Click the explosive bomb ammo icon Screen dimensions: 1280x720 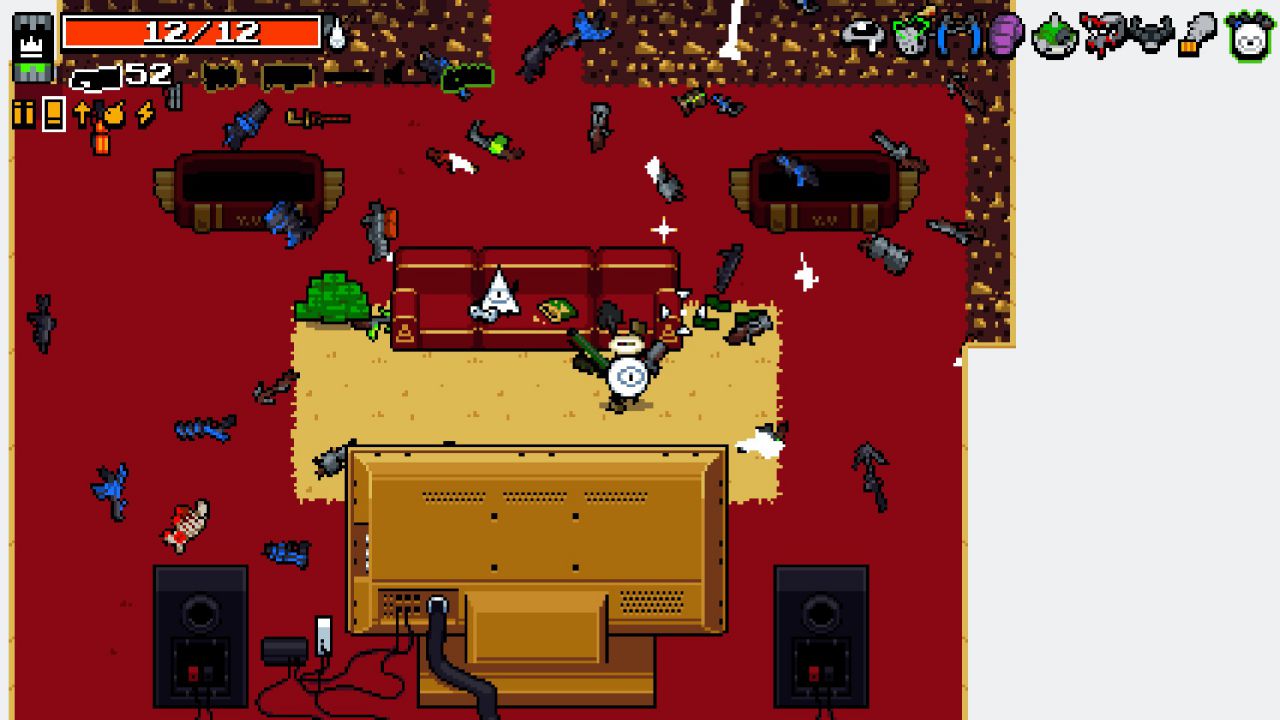pyautogui.click(x=114, y=114)
